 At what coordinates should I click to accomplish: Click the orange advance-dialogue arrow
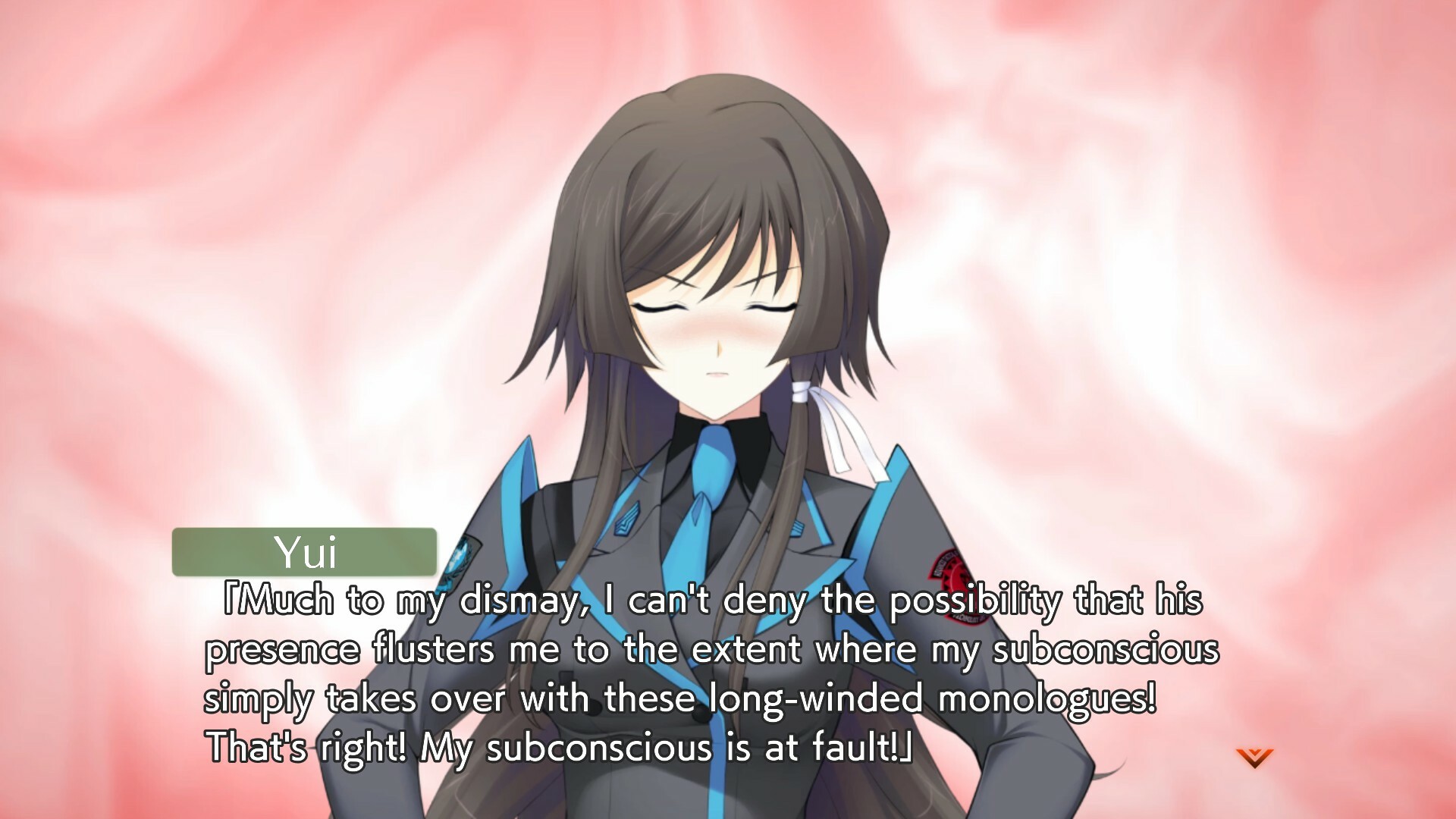1254,757
